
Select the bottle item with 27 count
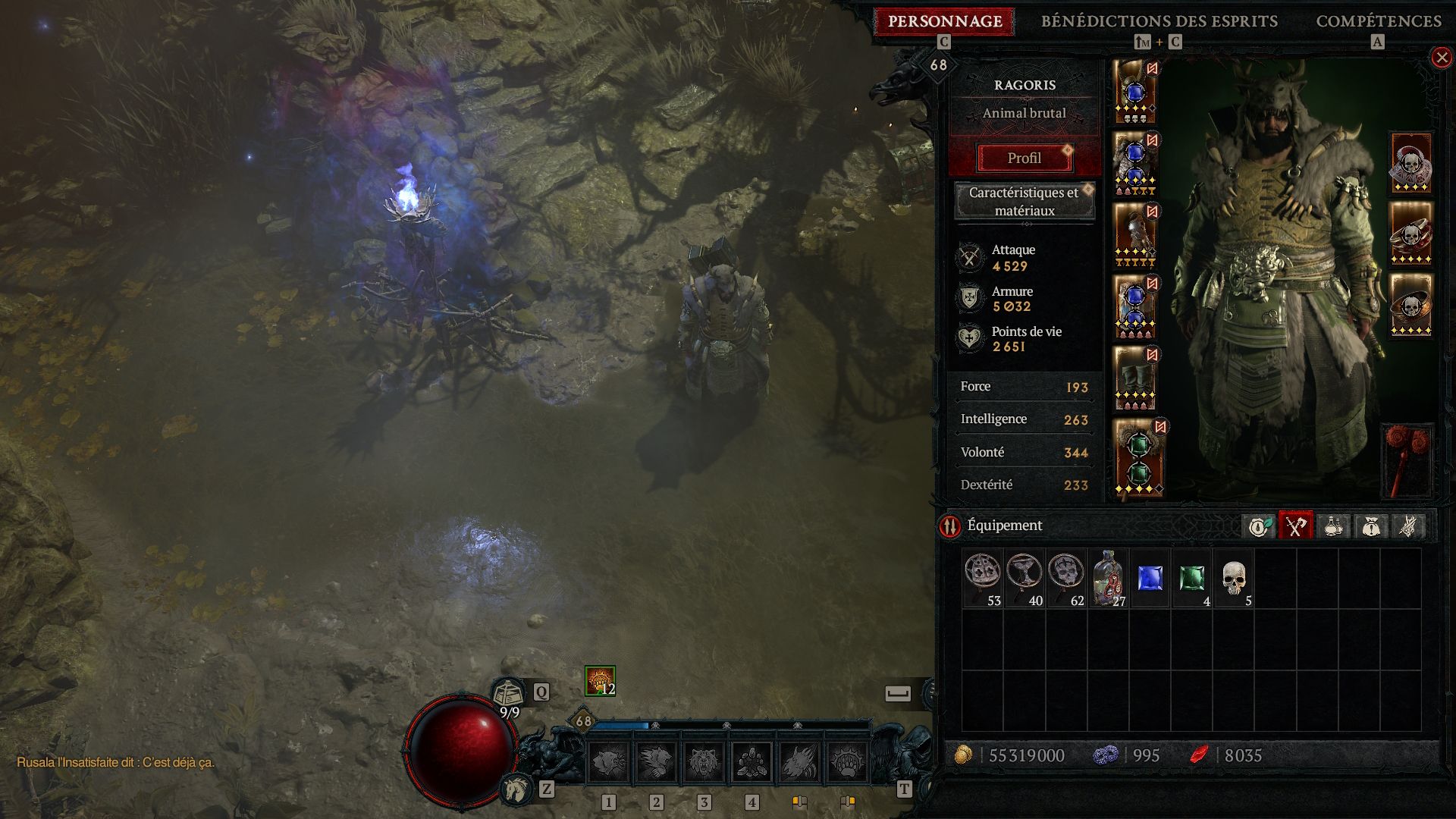point(1108,579)
